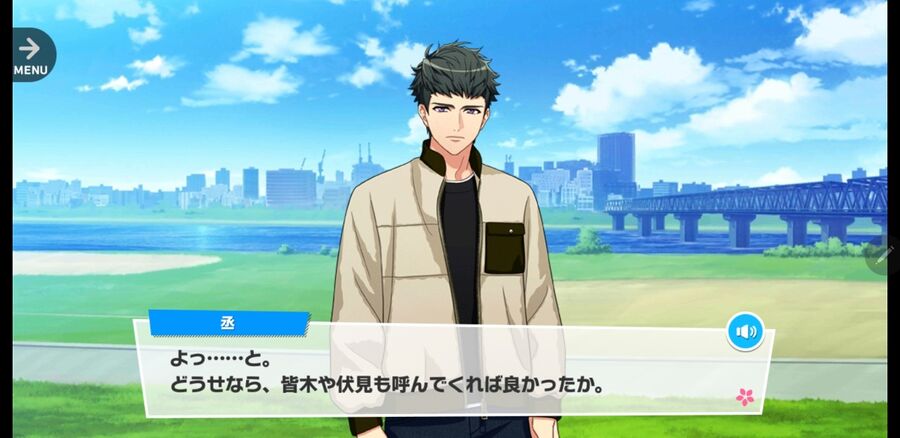Advance dialogue via the pink flower icon
The height and width of the screenshot is (438, 900).
[x=745, y=397]
